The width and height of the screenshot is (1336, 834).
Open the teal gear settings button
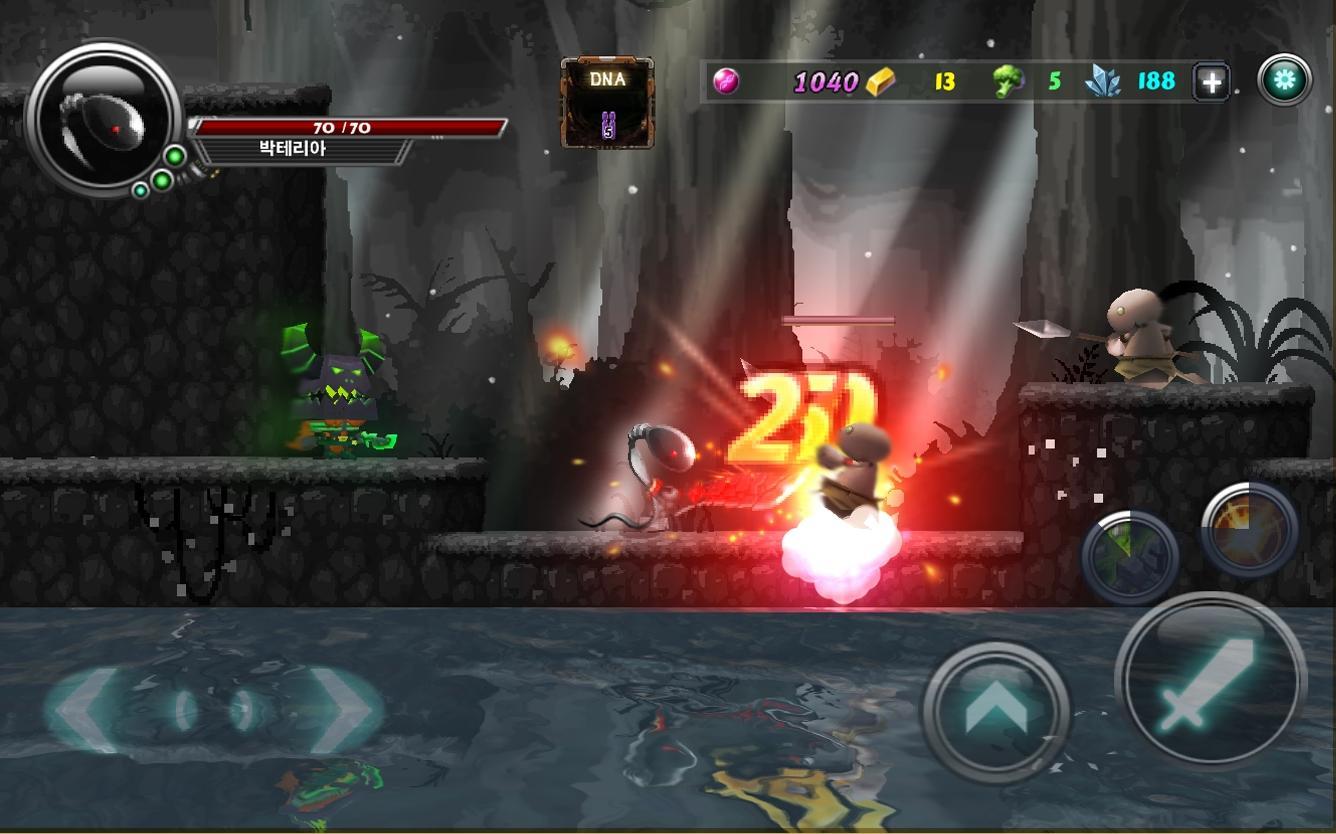click(x=1285, y=79)
